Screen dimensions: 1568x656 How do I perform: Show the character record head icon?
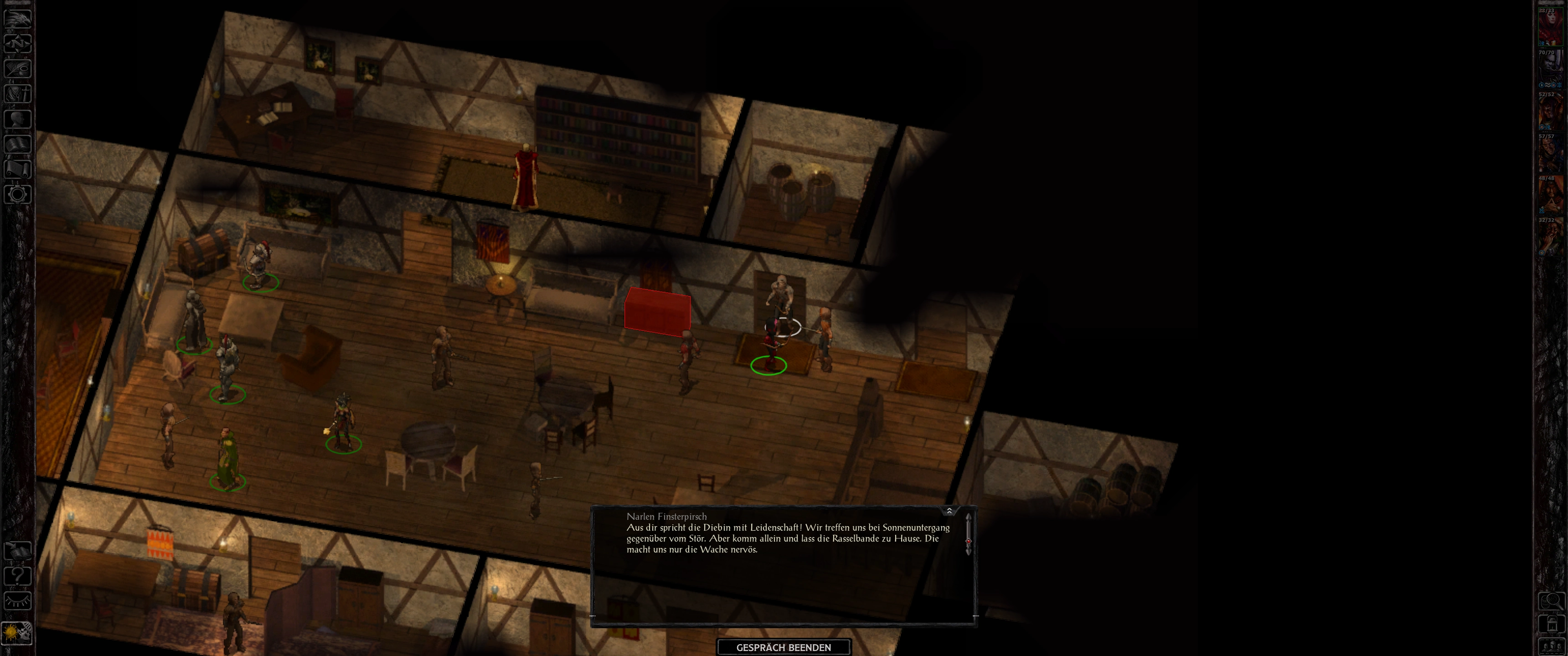coord(17,118)
